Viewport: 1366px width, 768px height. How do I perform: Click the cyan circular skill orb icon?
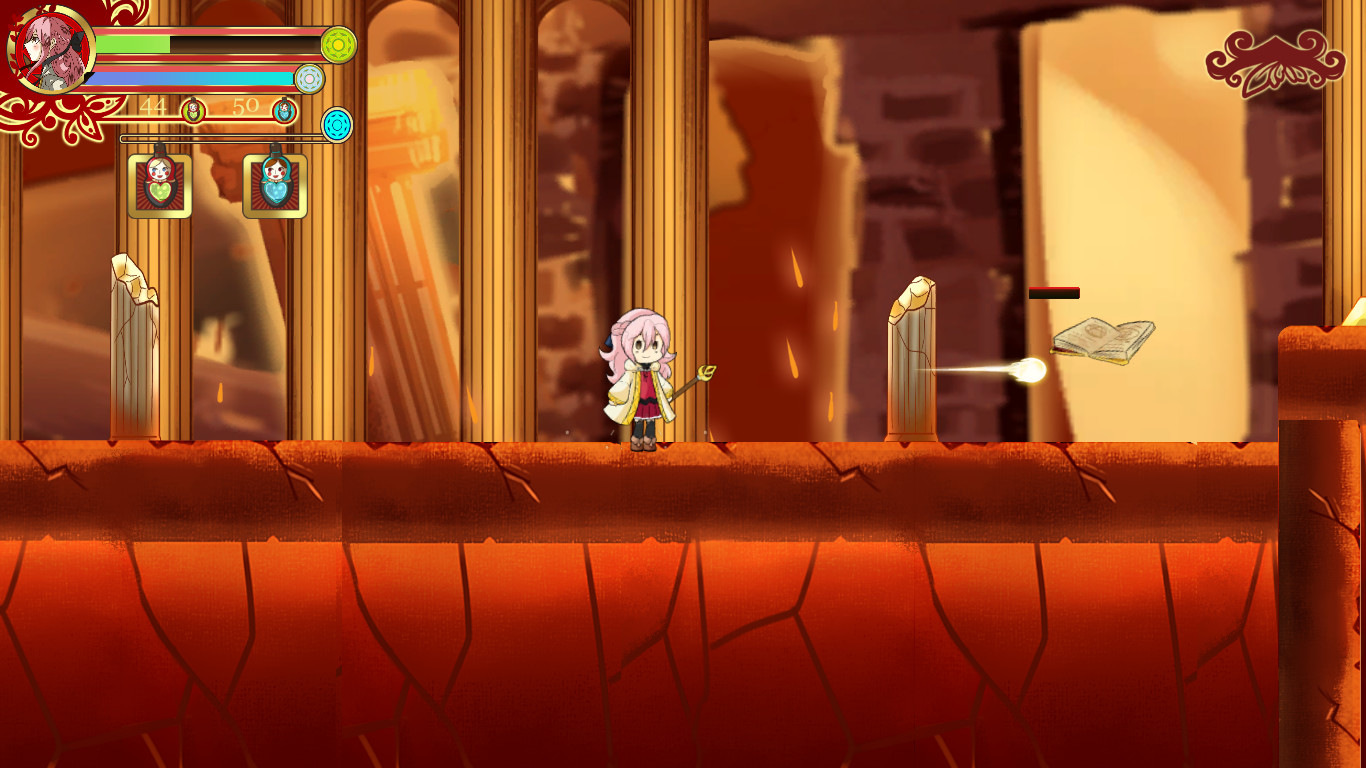click(338, 124)
